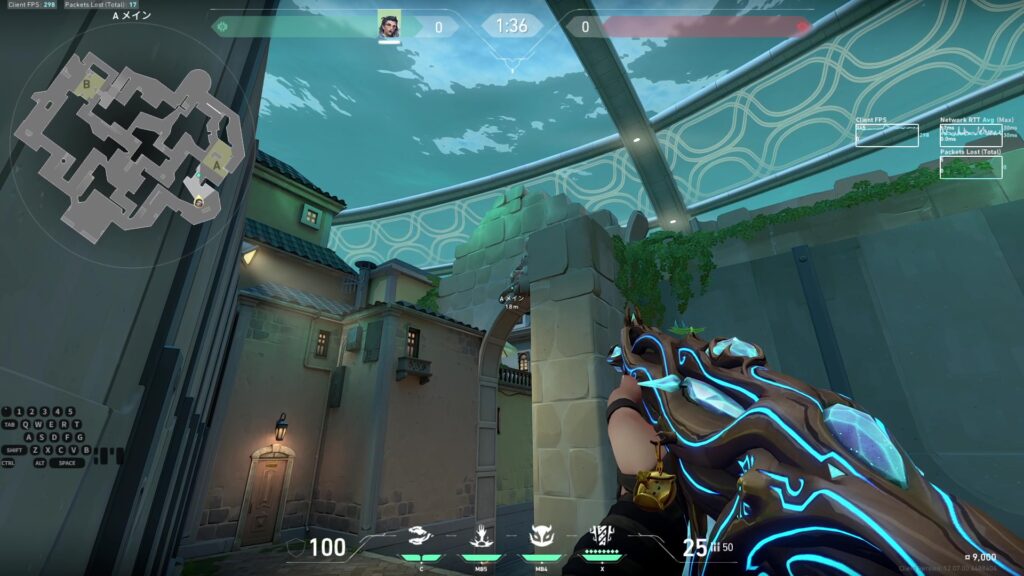This screenshot has height=576, width=1024.
Task: Select the B site marker on the minimap
Action: click(x=86, y=86)
